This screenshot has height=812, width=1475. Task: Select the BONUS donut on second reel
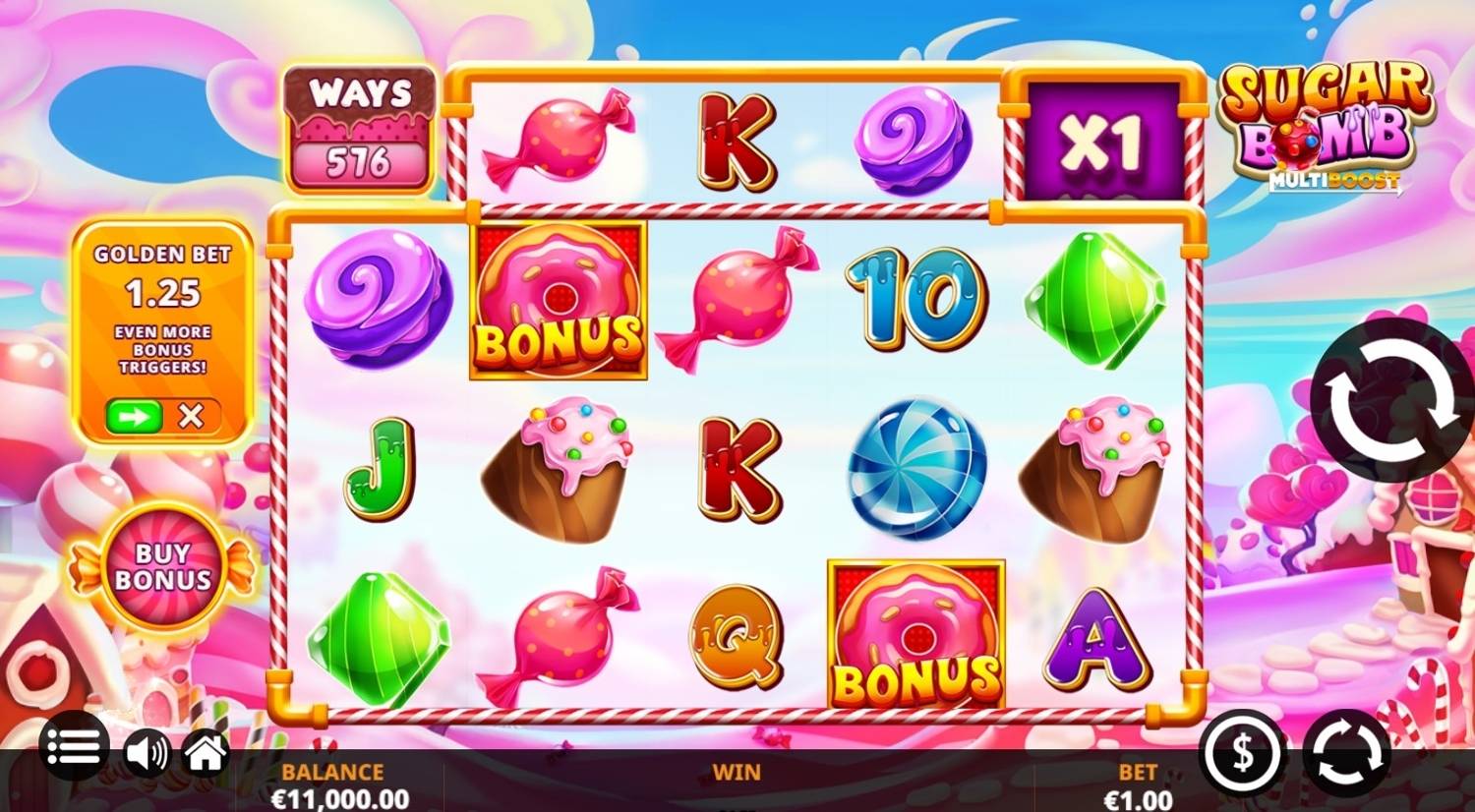tap(558, 300)
